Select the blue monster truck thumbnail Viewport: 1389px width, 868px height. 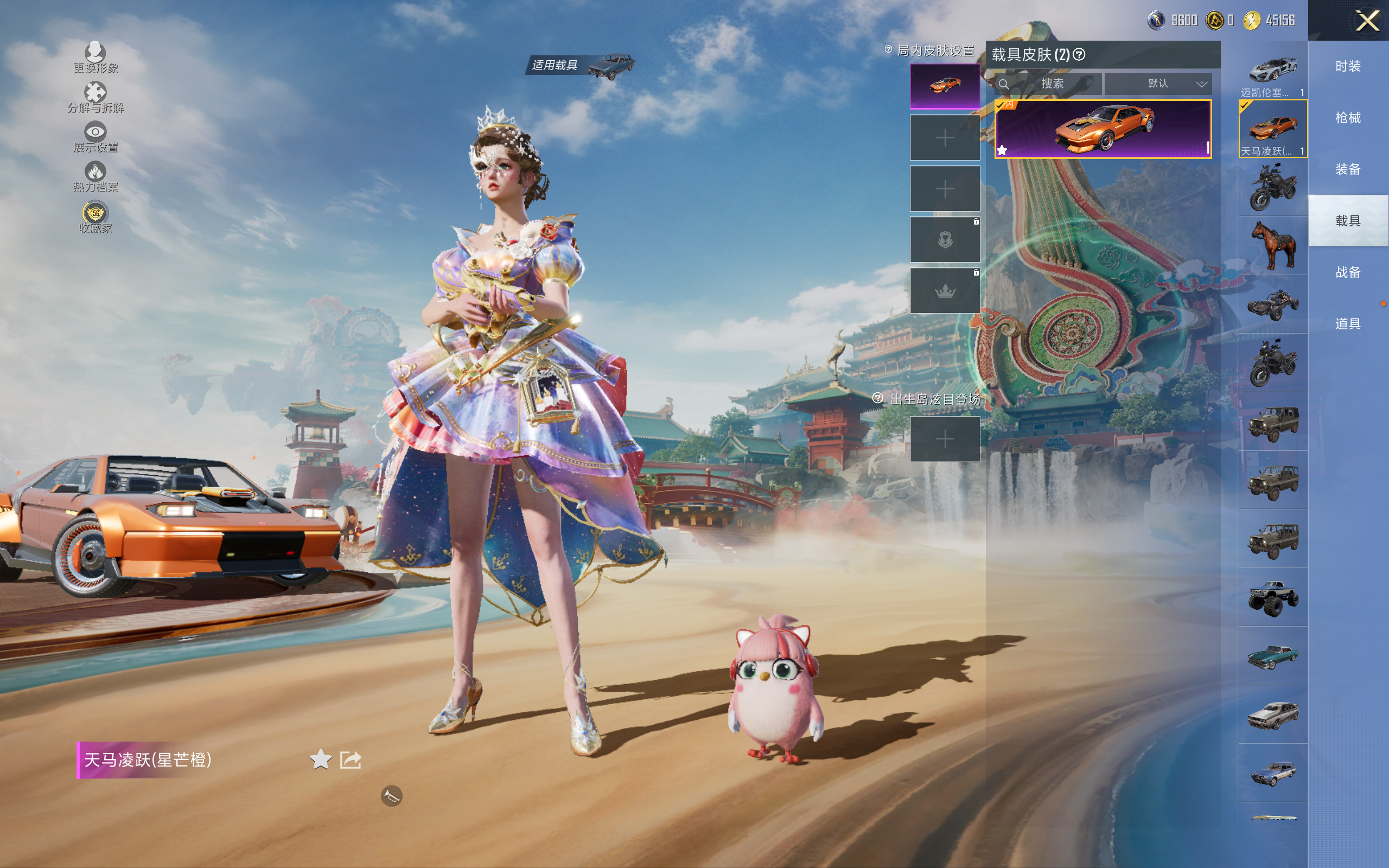pyautogui.click(x=1272, y=598)
